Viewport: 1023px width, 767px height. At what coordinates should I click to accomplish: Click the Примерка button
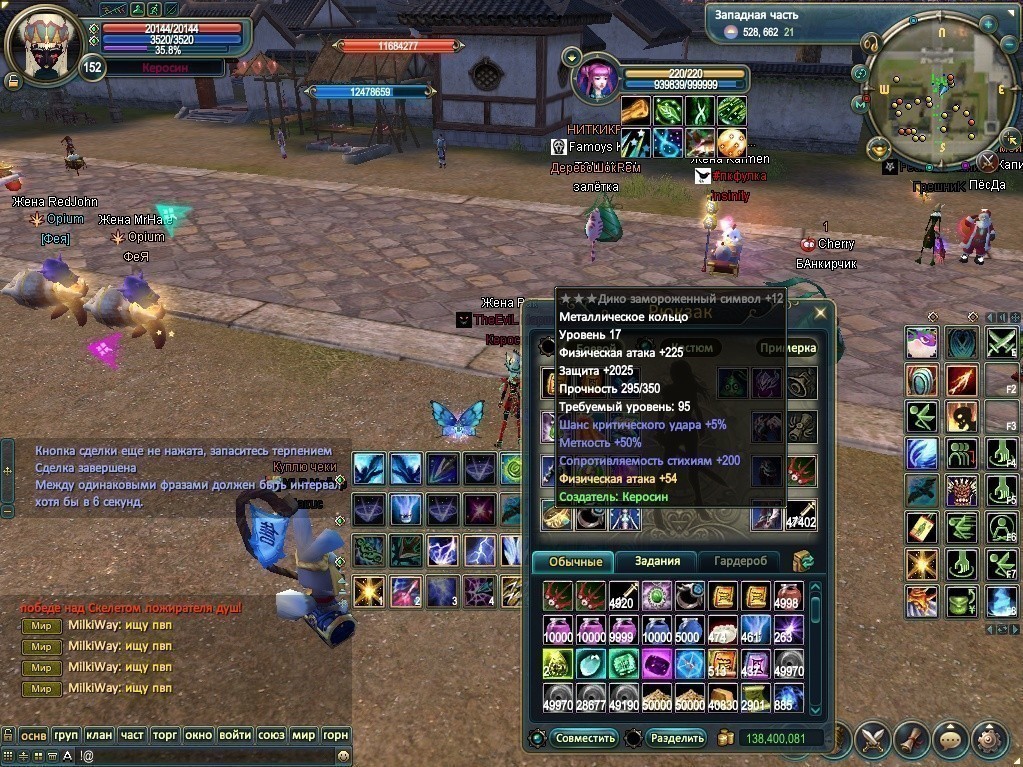pyautogui.click(x=787, y=348)
